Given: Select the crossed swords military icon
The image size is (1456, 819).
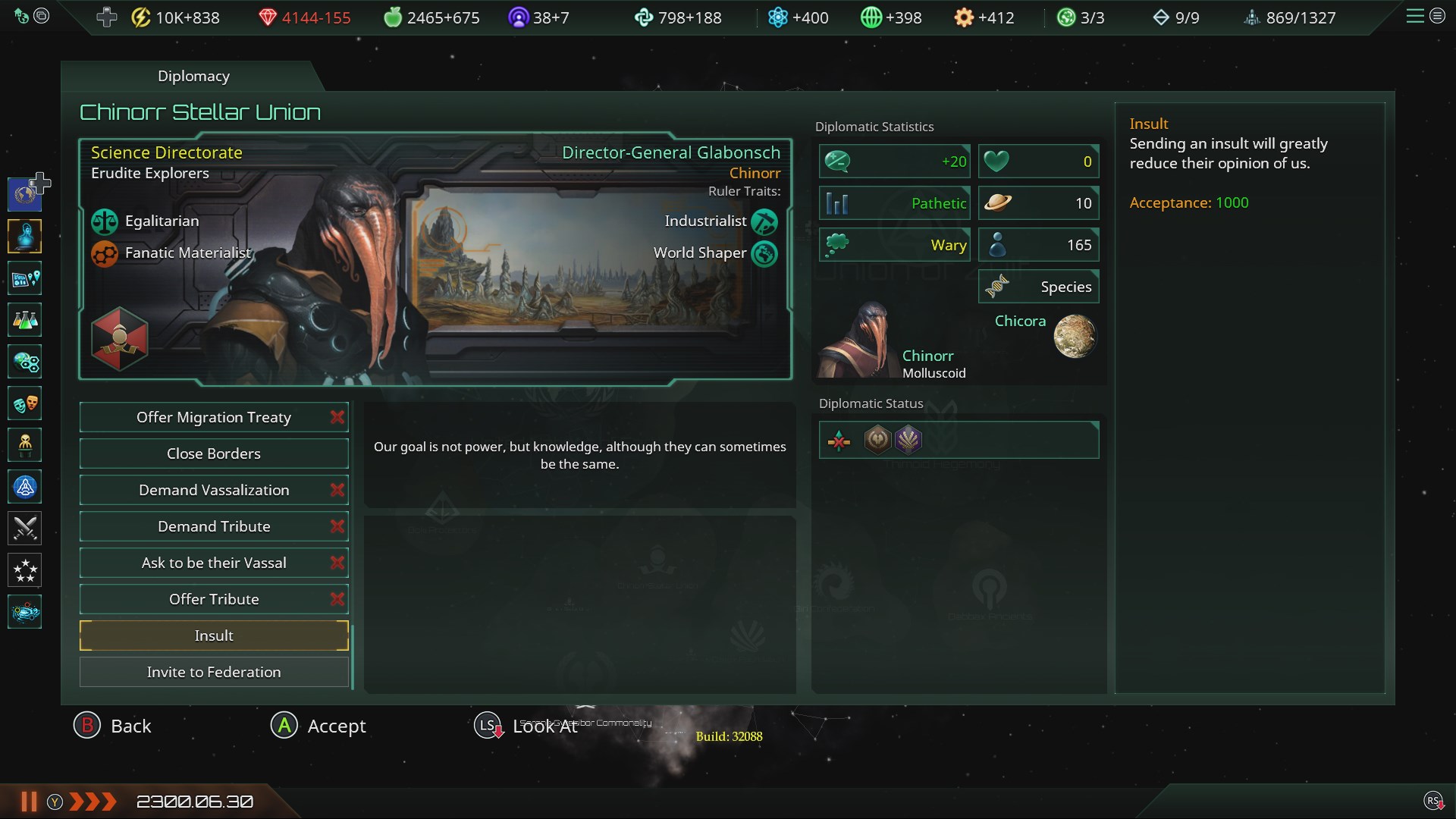Looking at the screenshot, I should (24, 529).
